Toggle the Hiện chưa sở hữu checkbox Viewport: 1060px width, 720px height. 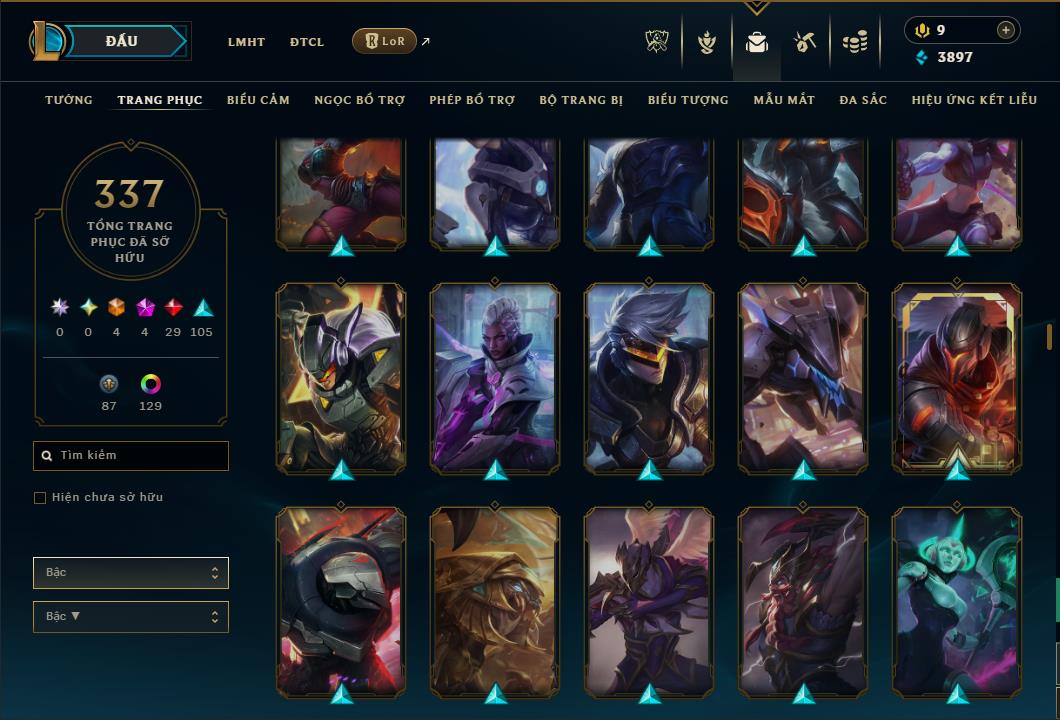40,498
